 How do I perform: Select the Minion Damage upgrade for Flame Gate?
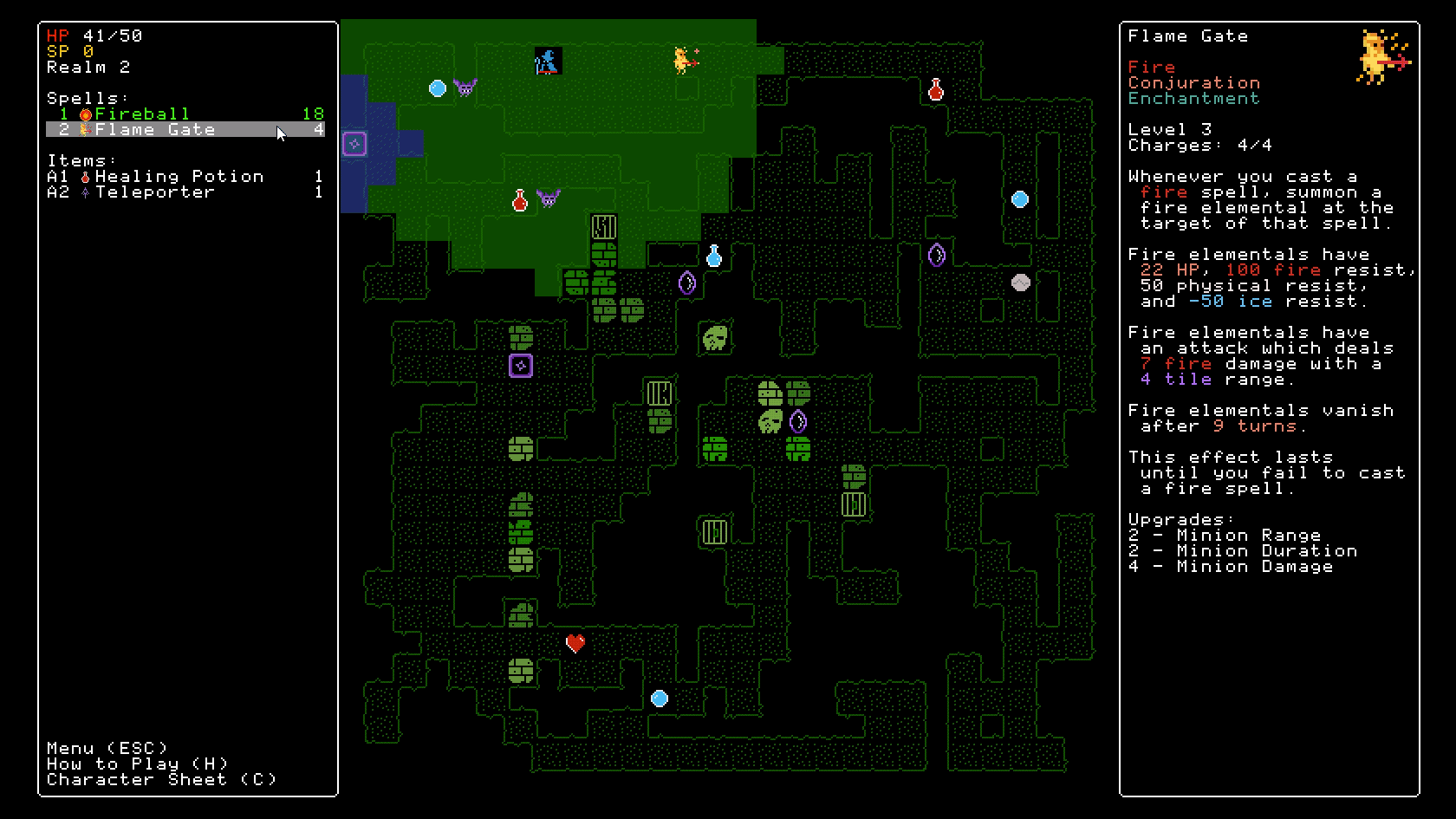coord(1231,566)
